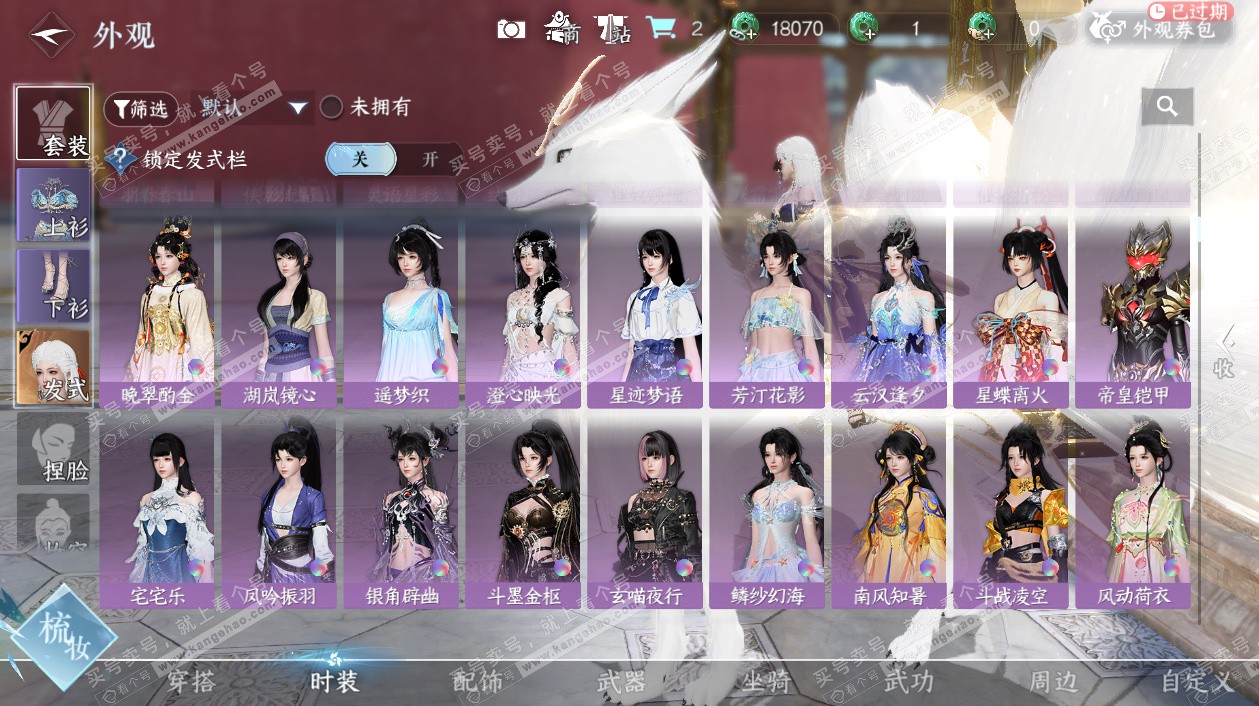Open the 梳妆 diamond button

(x=66, y=637)
